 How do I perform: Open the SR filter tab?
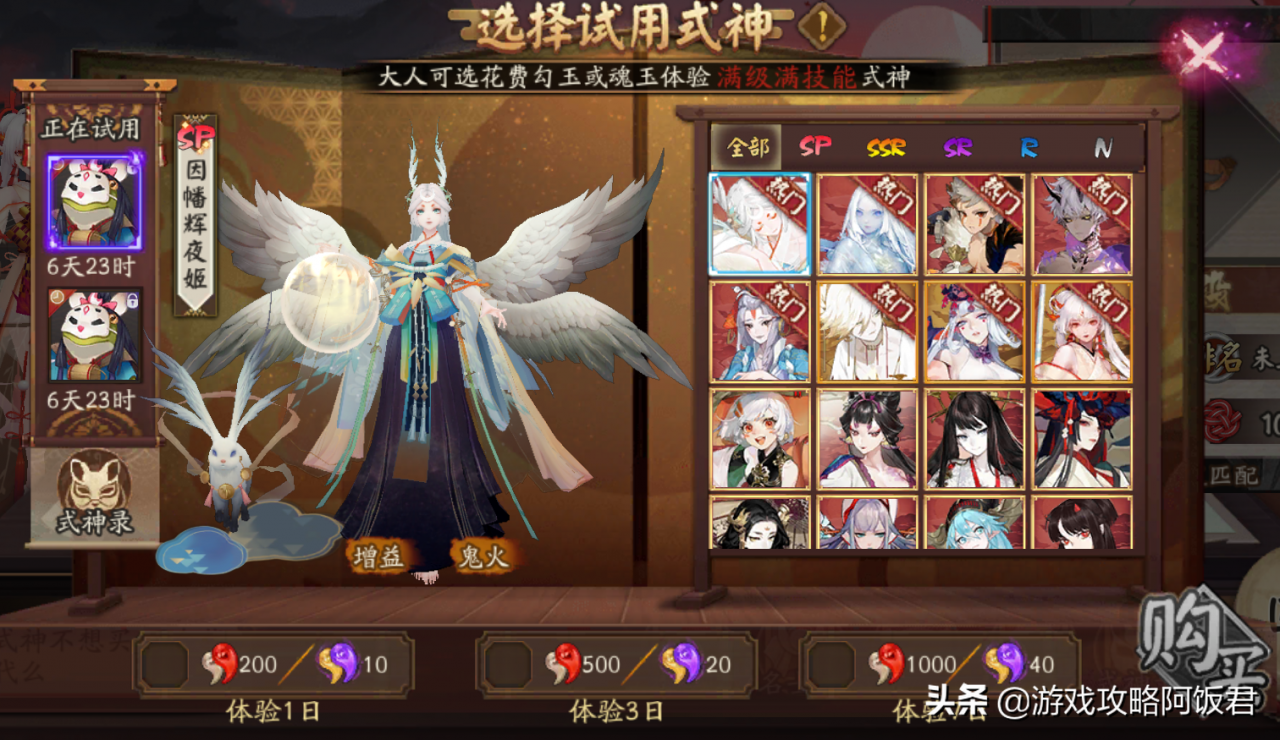click(x=958, y=147)
